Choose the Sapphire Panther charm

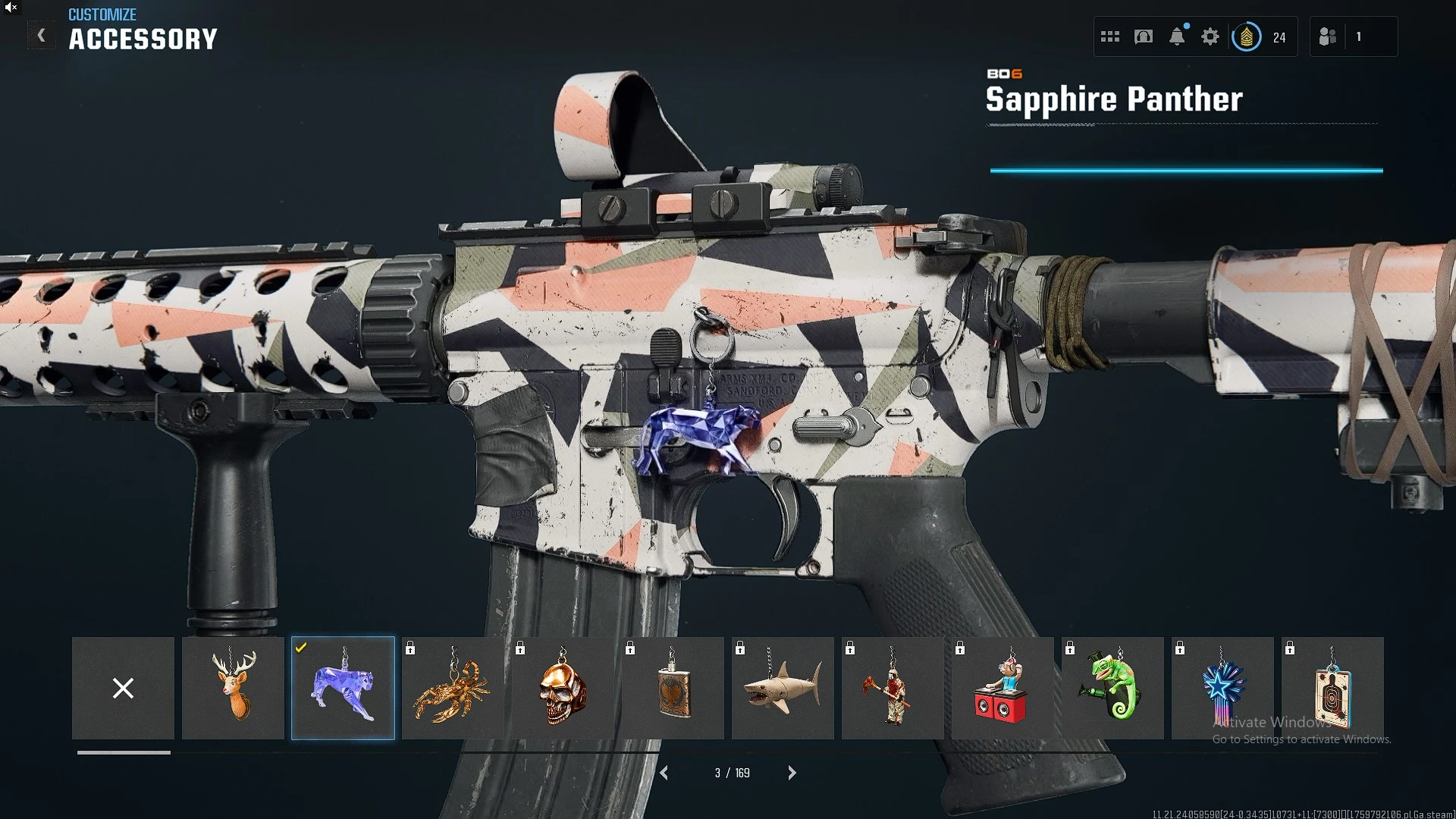tap(343, 688)
